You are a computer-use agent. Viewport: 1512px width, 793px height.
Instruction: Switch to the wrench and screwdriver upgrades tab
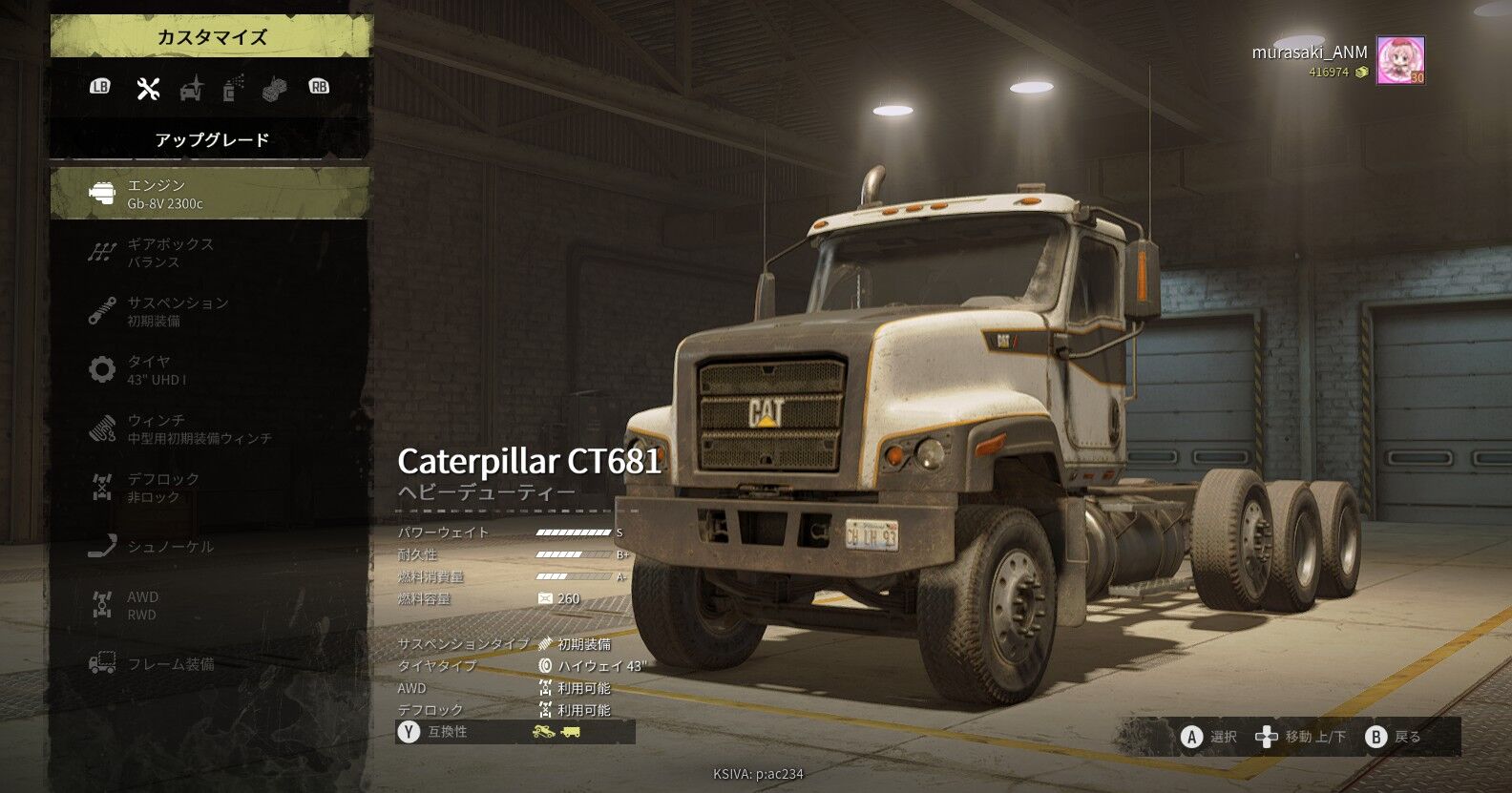coord(148,88)
